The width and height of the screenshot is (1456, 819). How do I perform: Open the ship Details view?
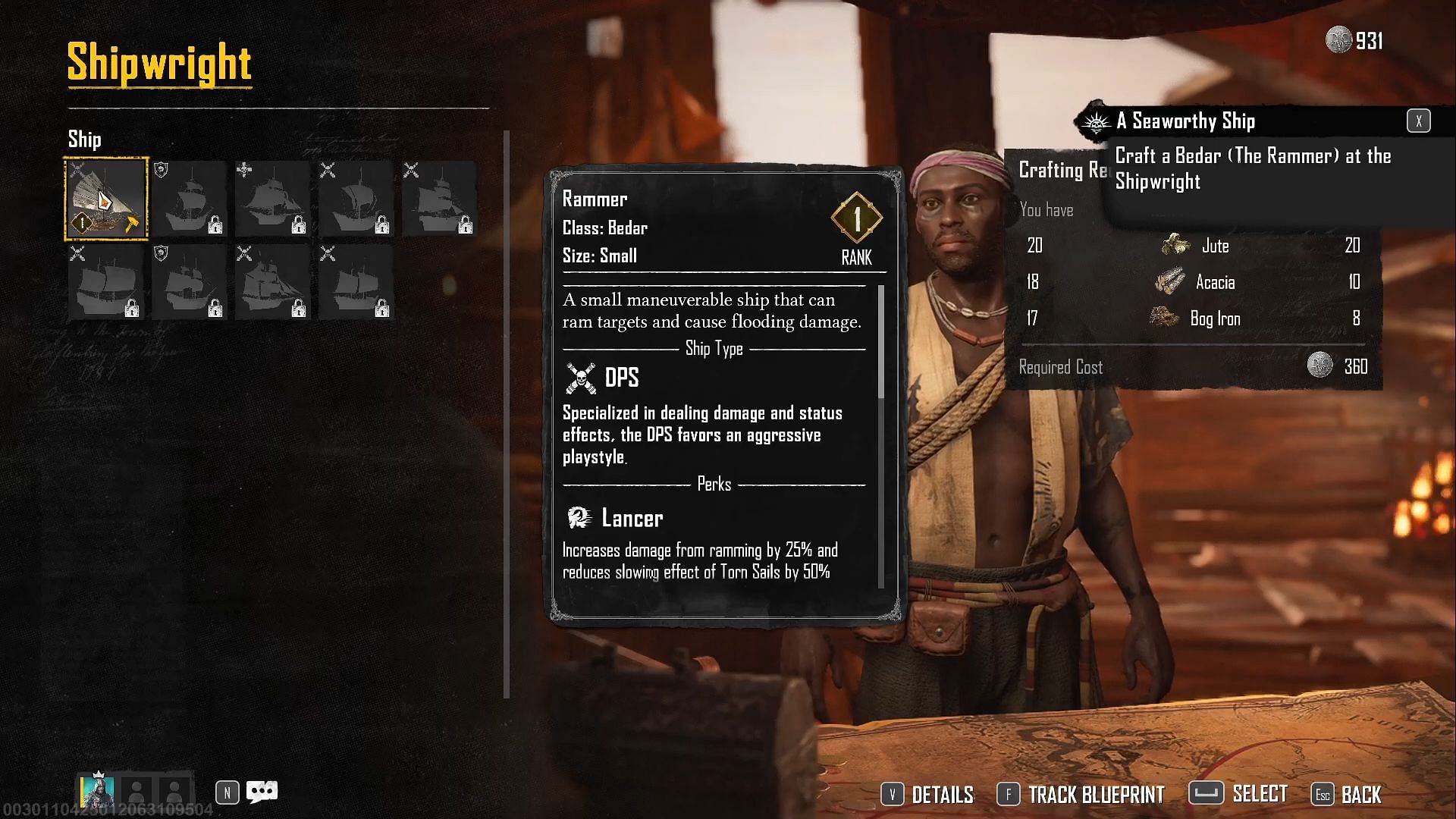point(927,794)
